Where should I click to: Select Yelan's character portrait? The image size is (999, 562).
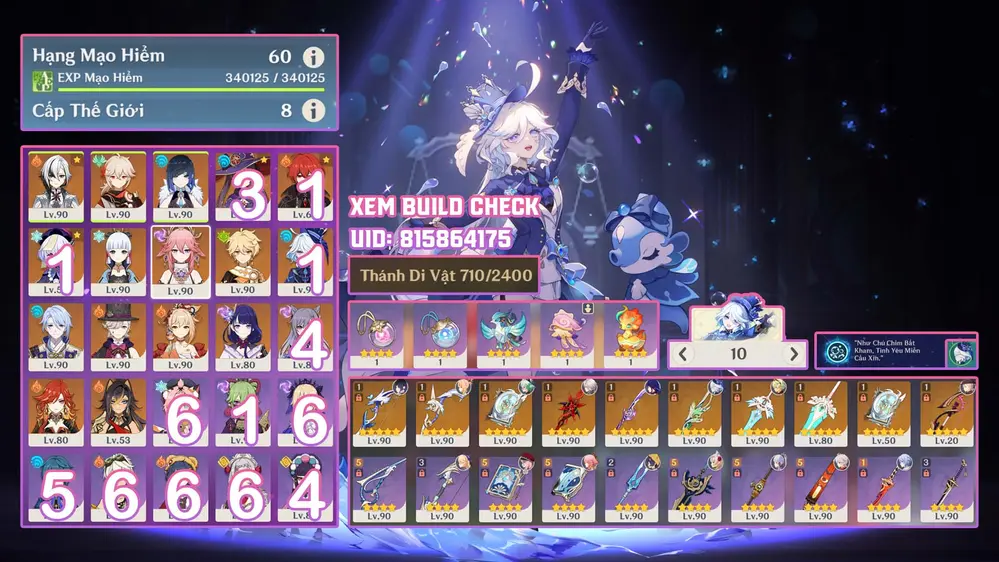pos(180,186)
